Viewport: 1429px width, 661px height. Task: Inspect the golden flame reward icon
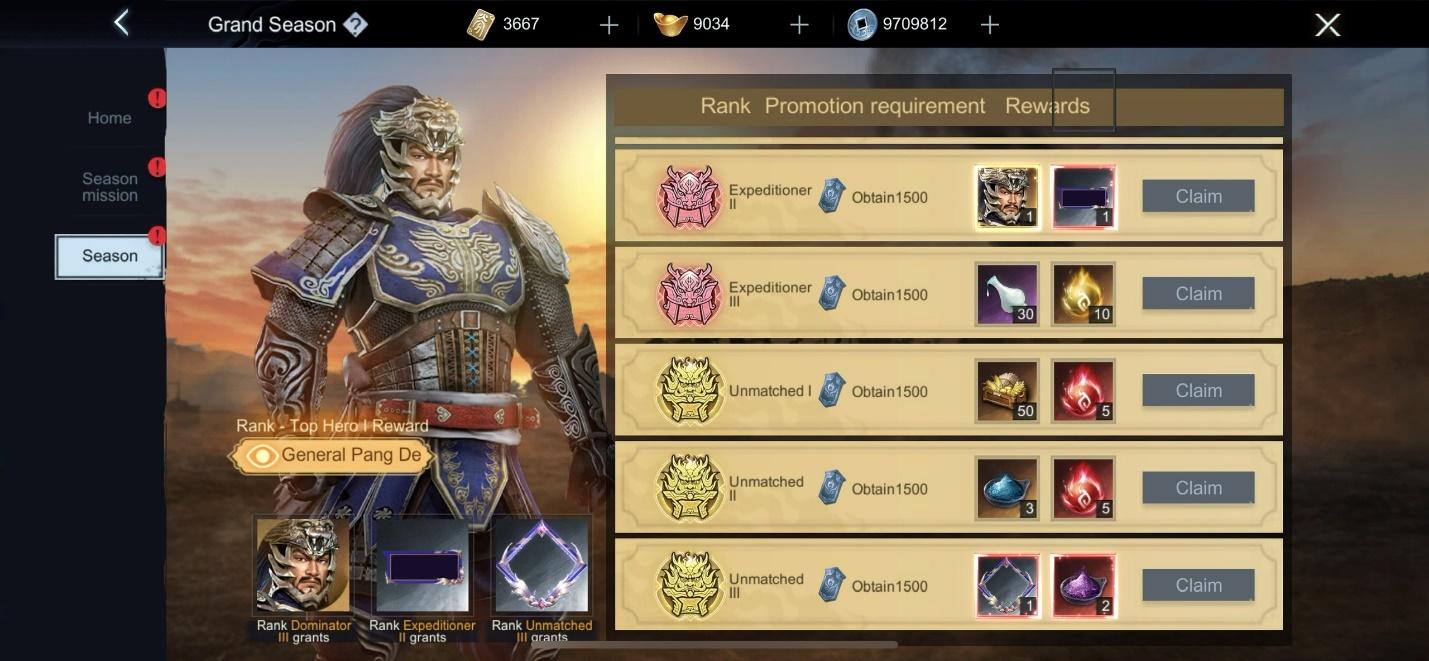point(1083,294)
